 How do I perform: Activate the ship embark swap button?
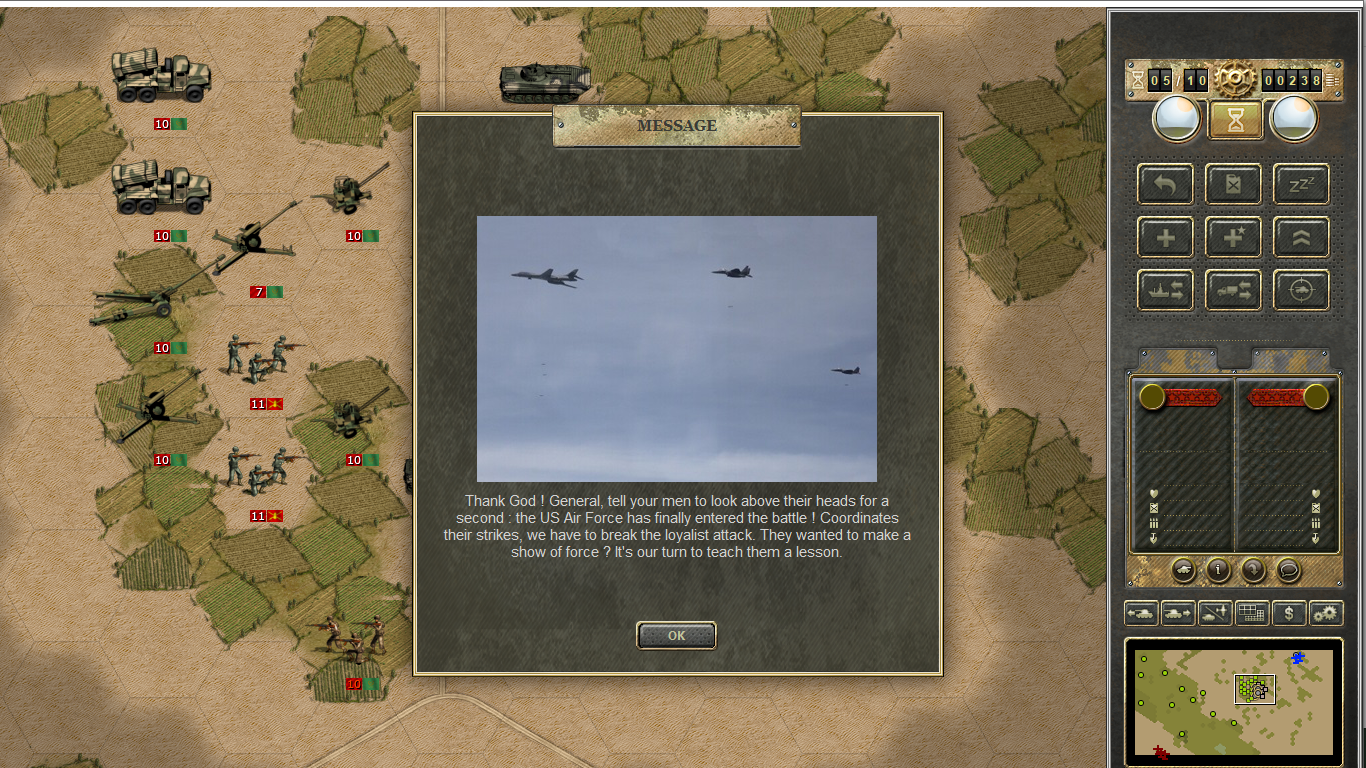1165,290
